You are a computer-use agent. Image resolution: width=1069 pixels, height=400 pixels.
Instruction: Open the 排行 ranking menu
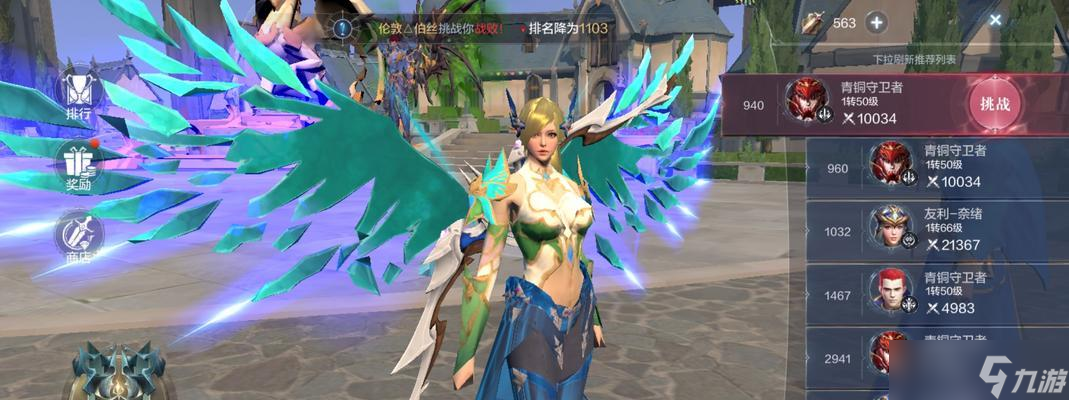(x=79, y=94)
